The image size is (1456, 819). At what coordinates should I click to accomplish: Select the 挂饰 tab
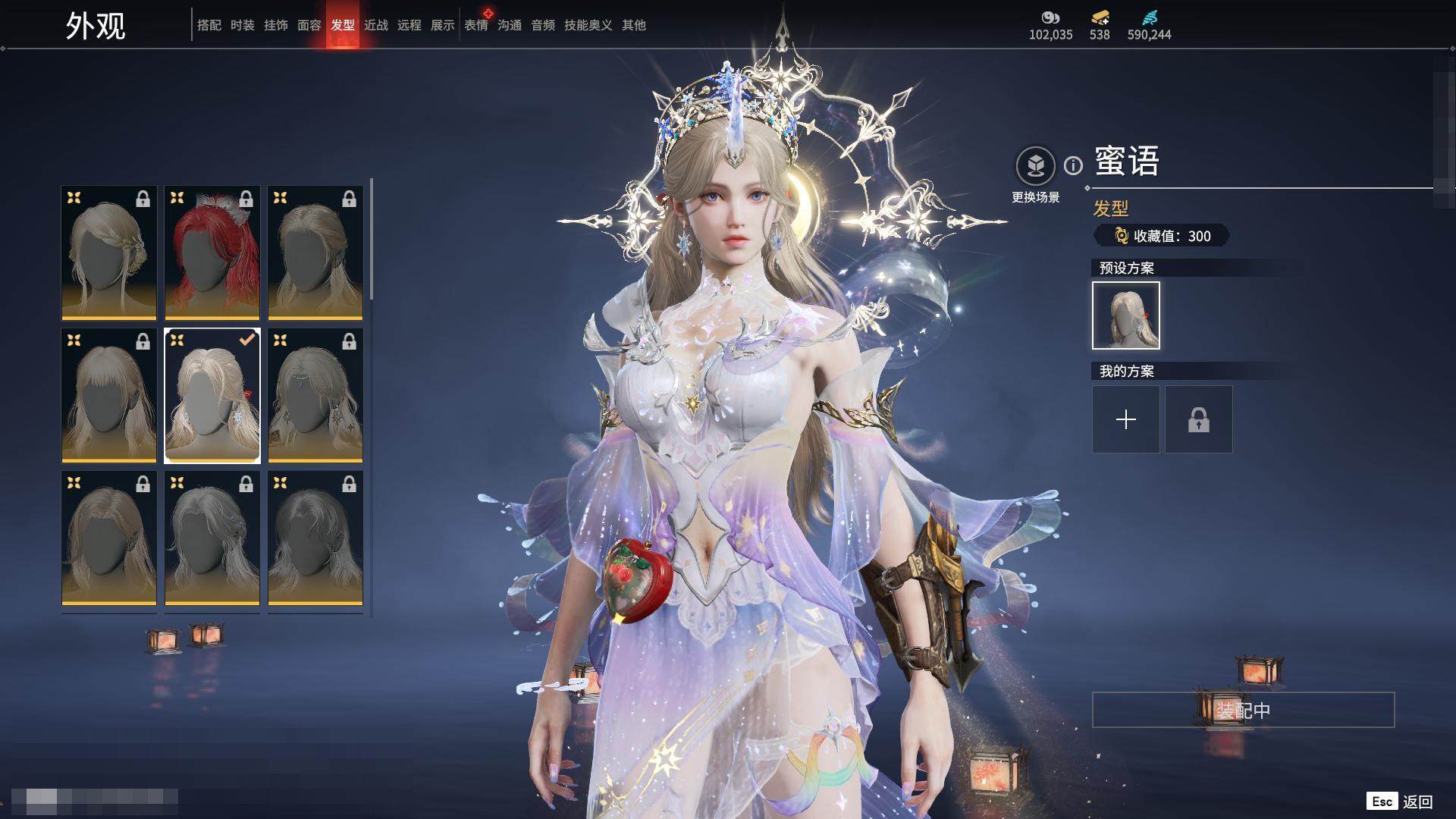point(276,25)
